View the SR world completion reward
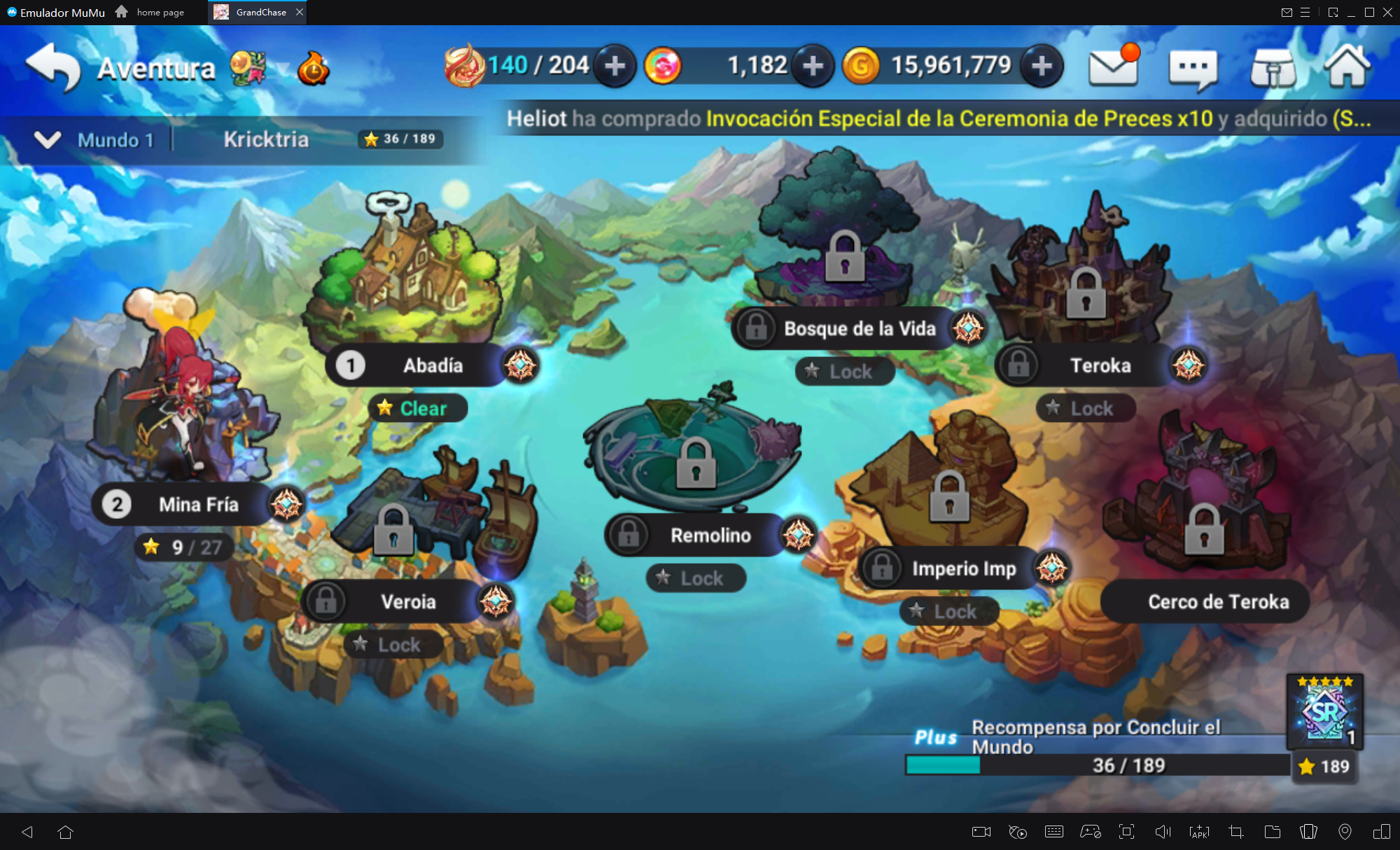The height and width of the screenshot is (850, 1400). pos(1324,711)
